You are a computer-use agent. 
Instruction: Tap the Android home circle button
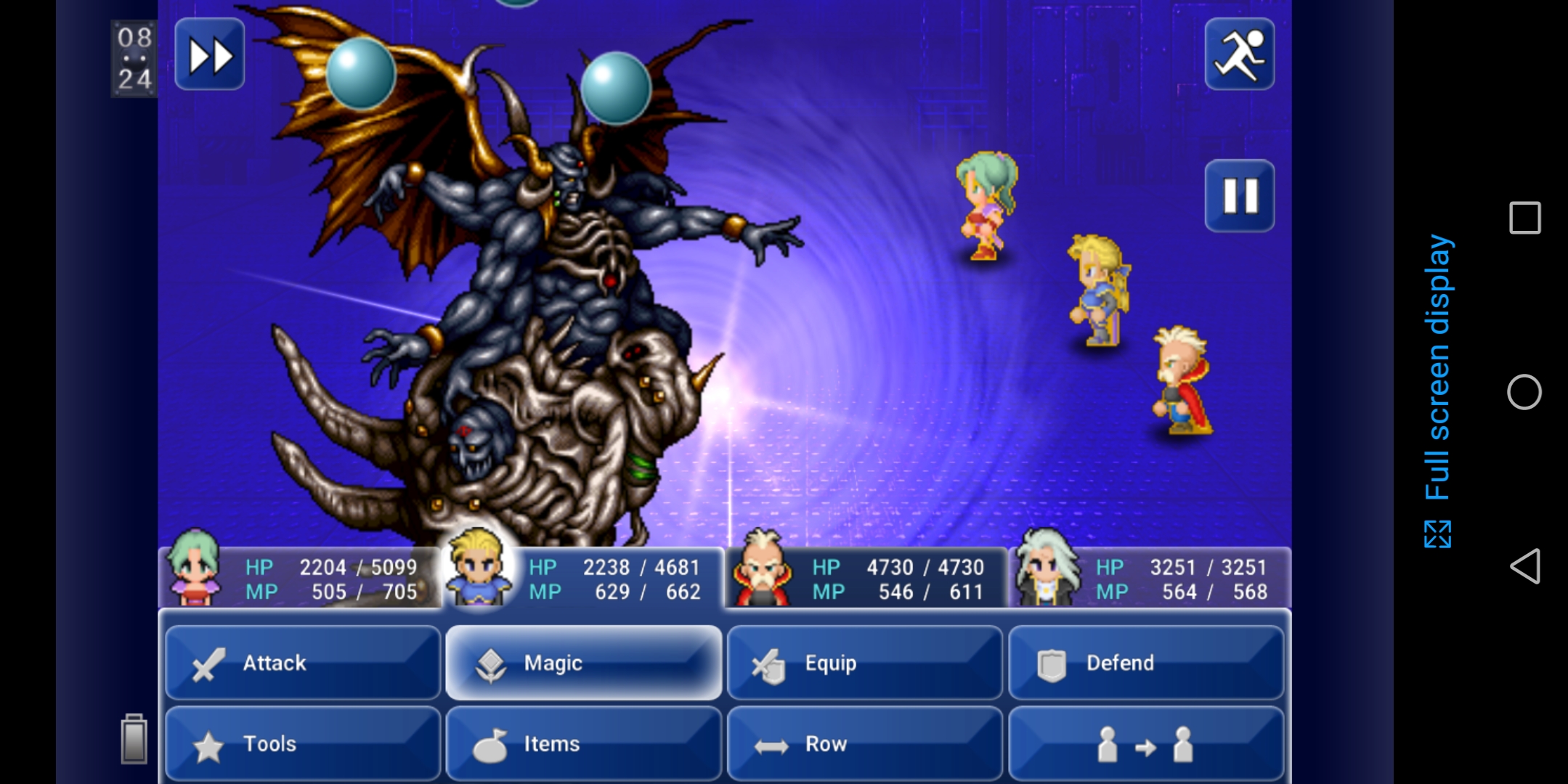(1524, 392)
